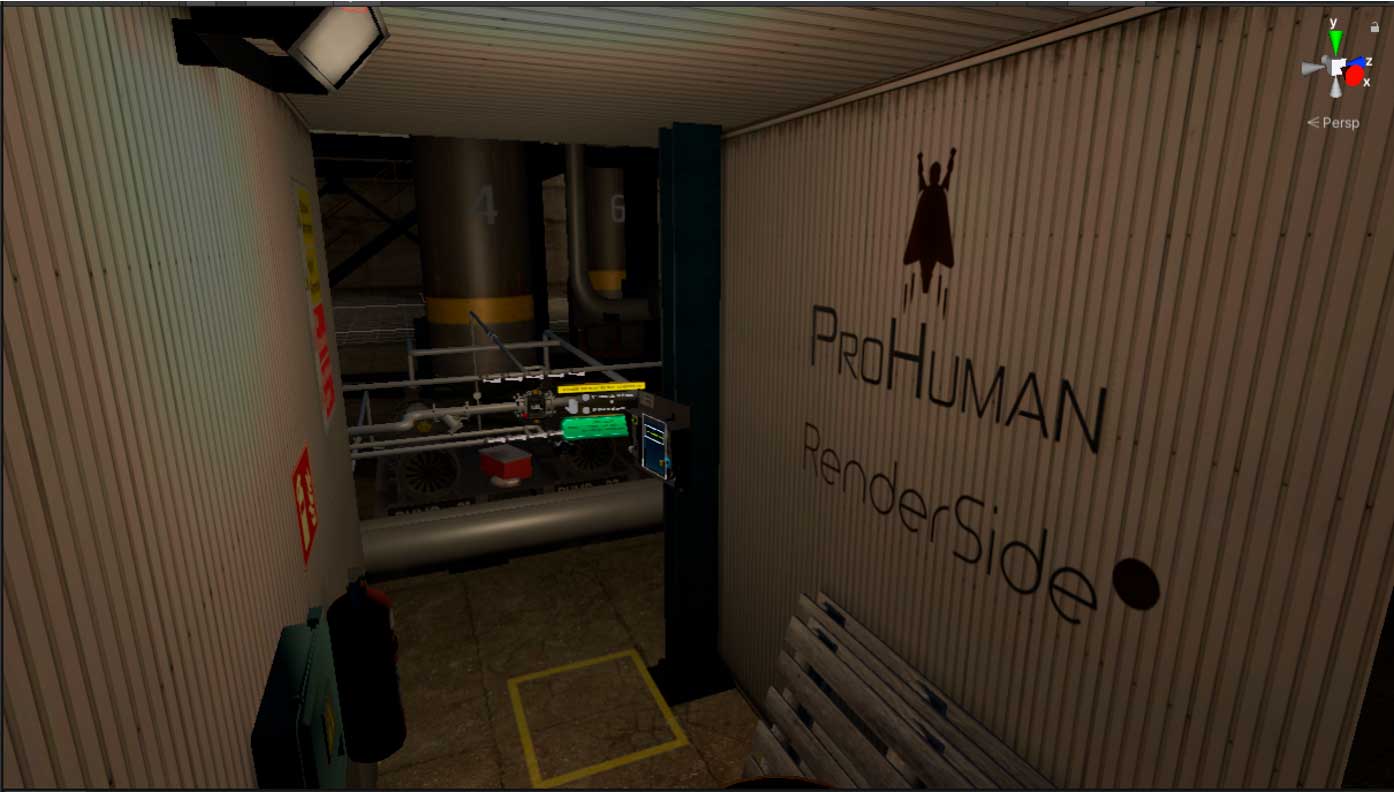Image resolution: width=1394 pixels, height=792 pixels.
Task: Toggle the scene gizmo rotation lock icon
Action: (x=1375, y=28)
